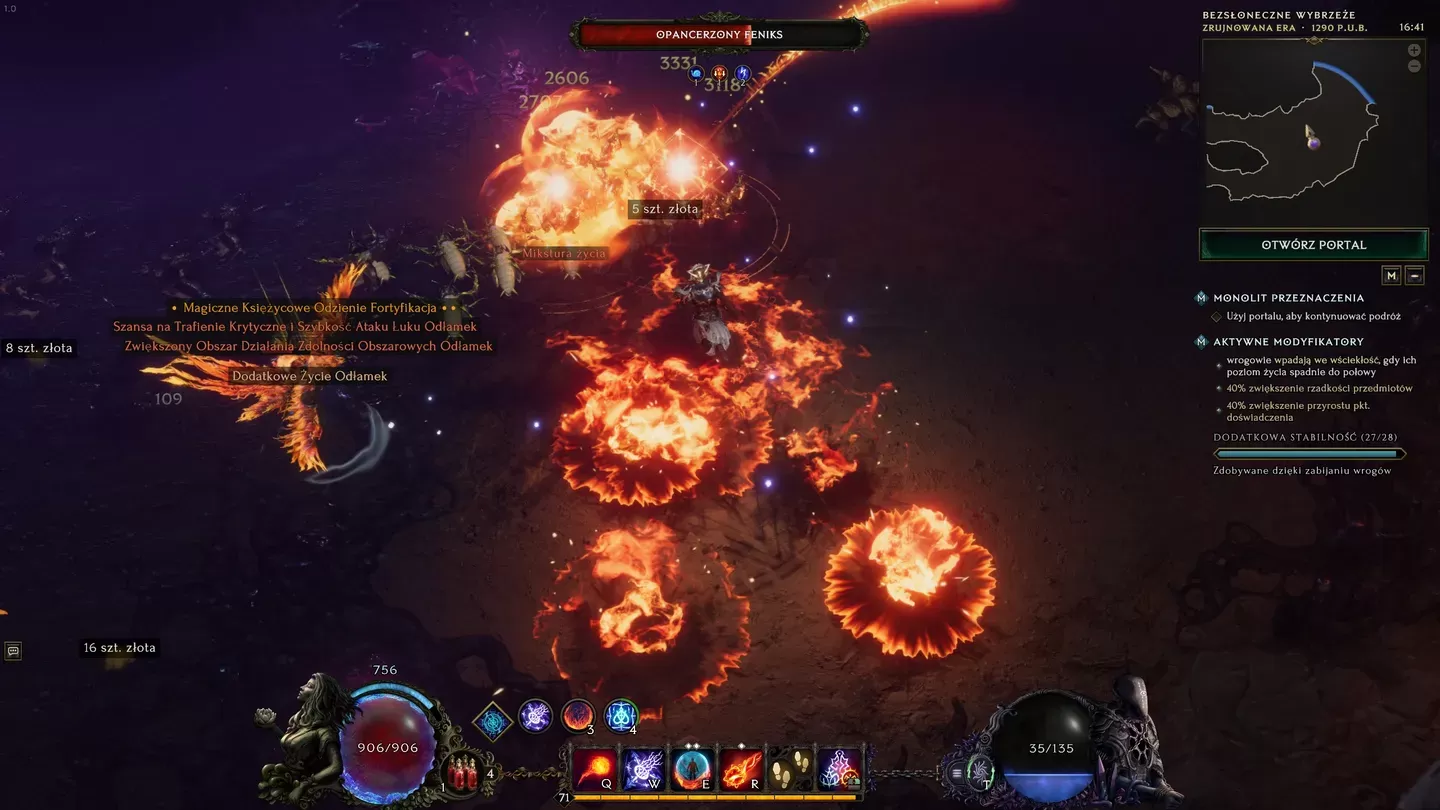
Task: Click the diamond-shaped teal buff icon
Action: pos(492,721)
